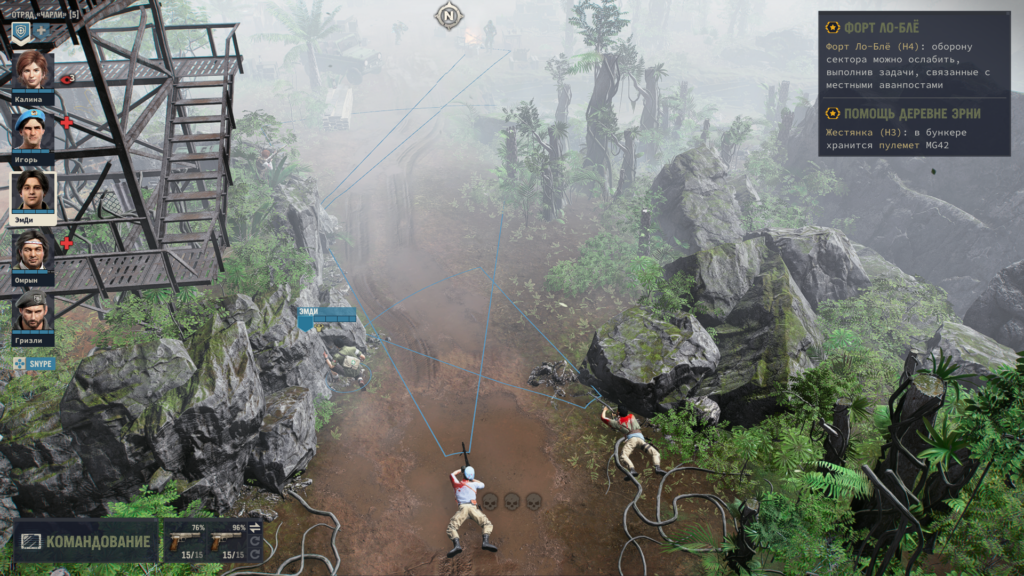The image size is (1024, 576).
Task: Open the Командование command menu
Action: pos(86,541)
